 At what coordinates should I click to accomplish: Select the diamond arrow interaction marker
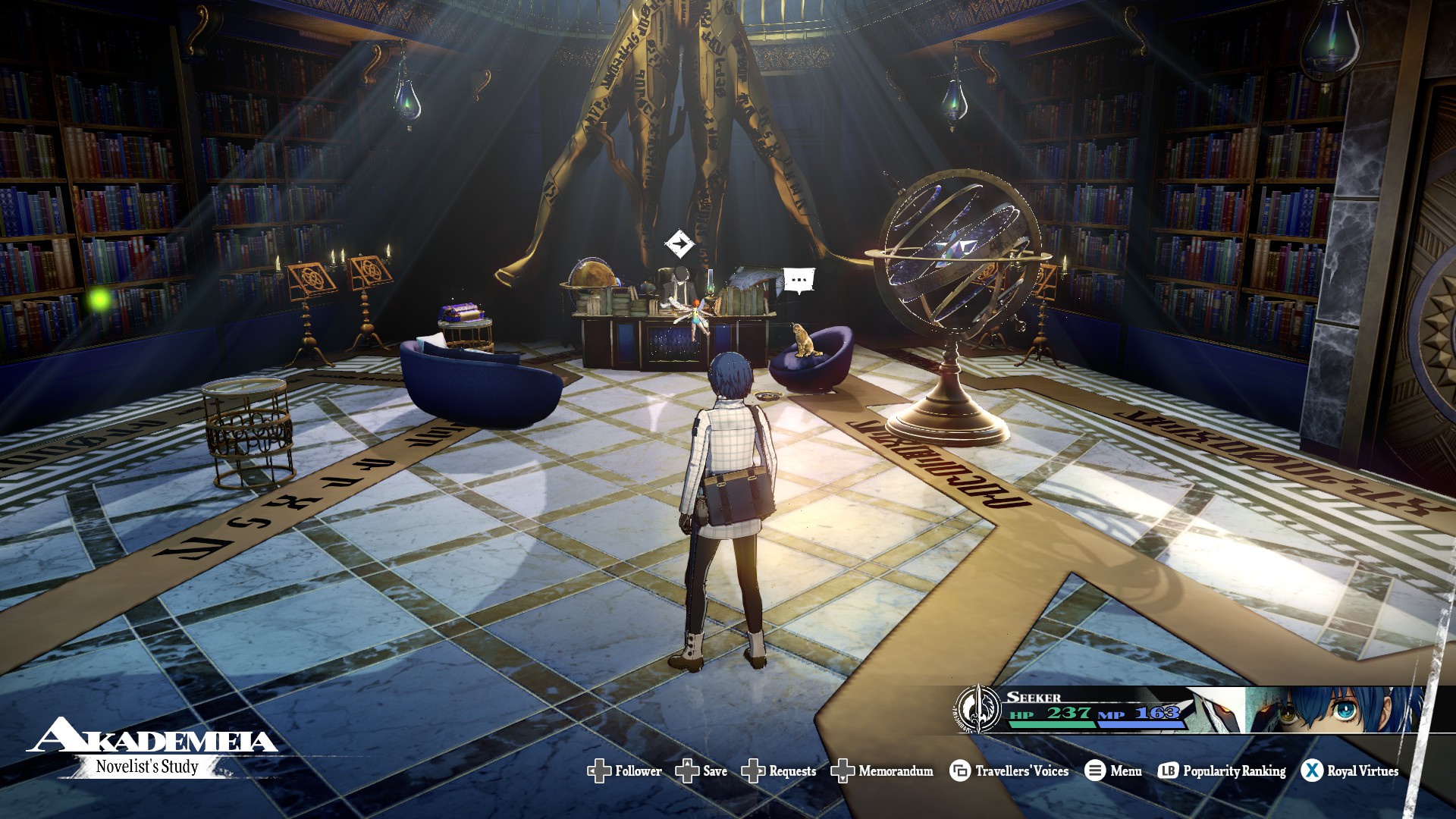(679, 244)
